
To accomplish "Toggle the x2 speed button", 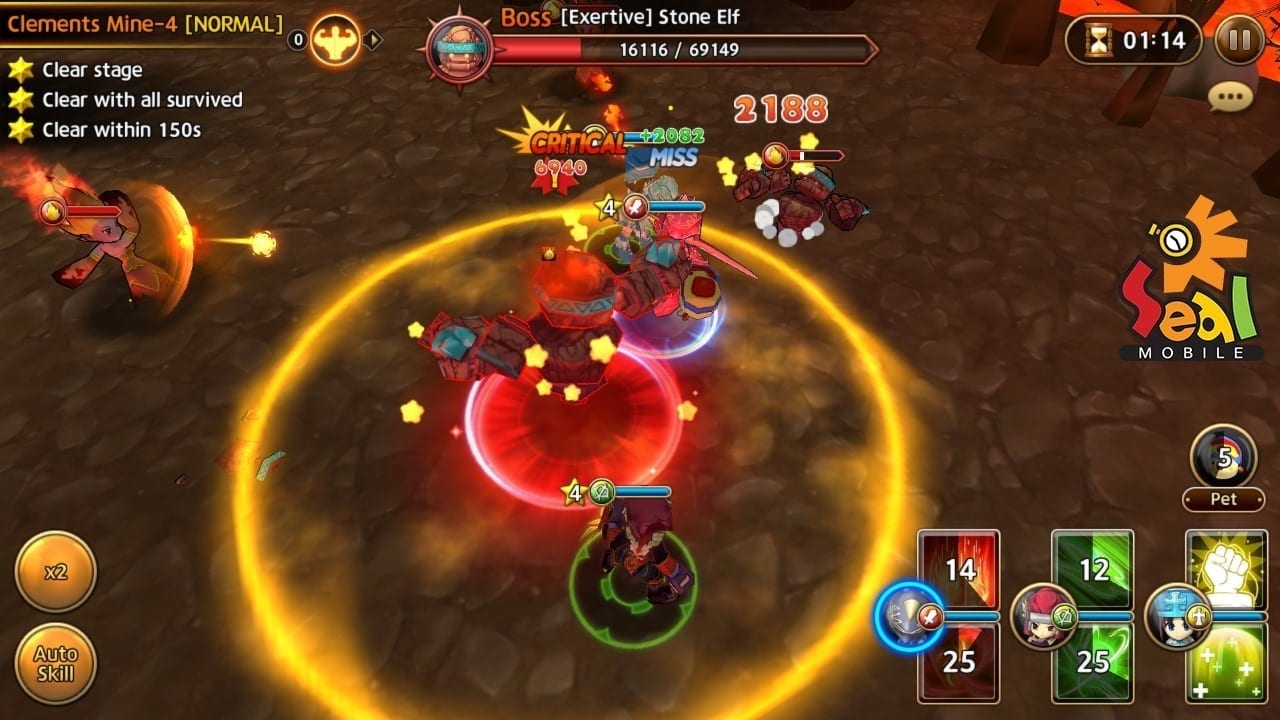I will pos(56,572).
